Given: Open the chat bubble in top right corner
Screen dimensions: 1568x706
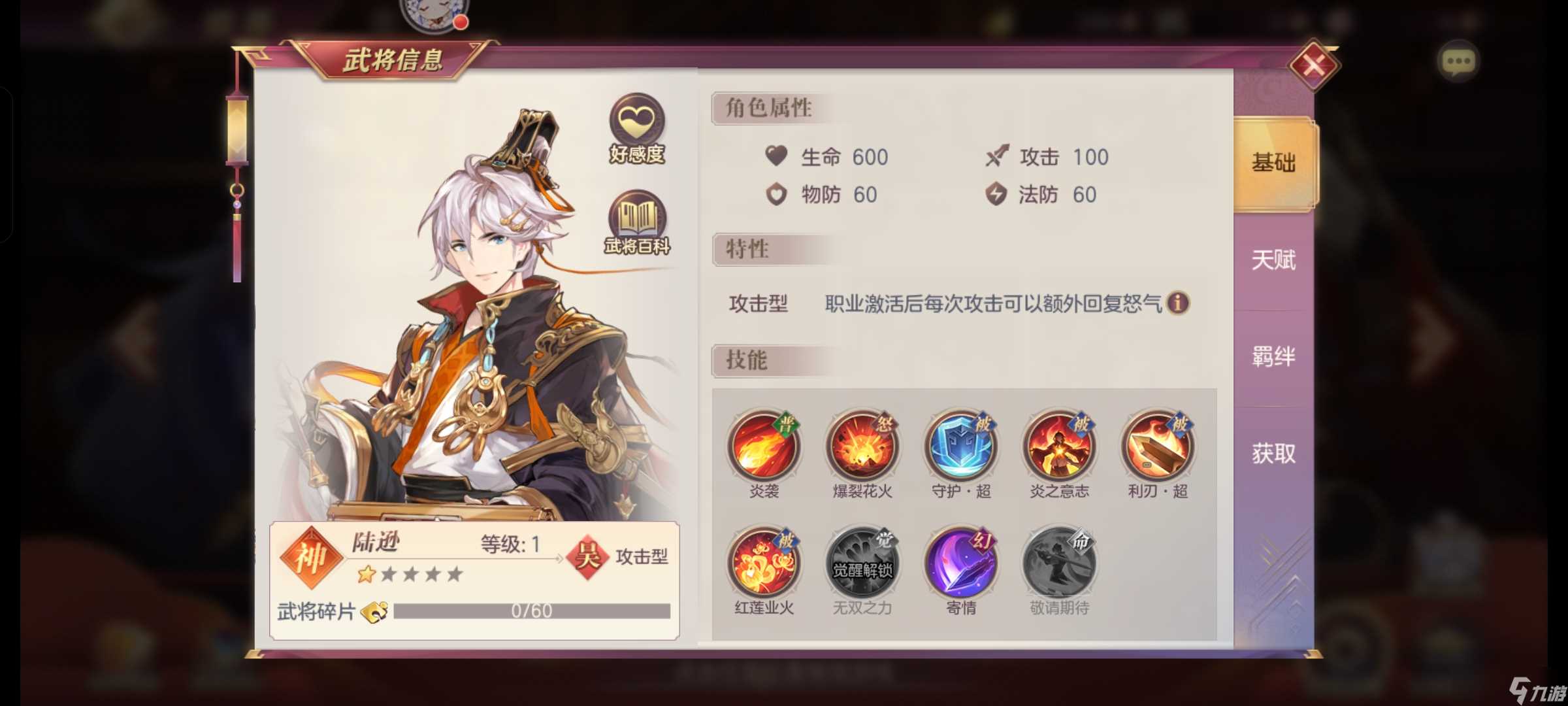Looking at the screenshot, I should 1458,61.
